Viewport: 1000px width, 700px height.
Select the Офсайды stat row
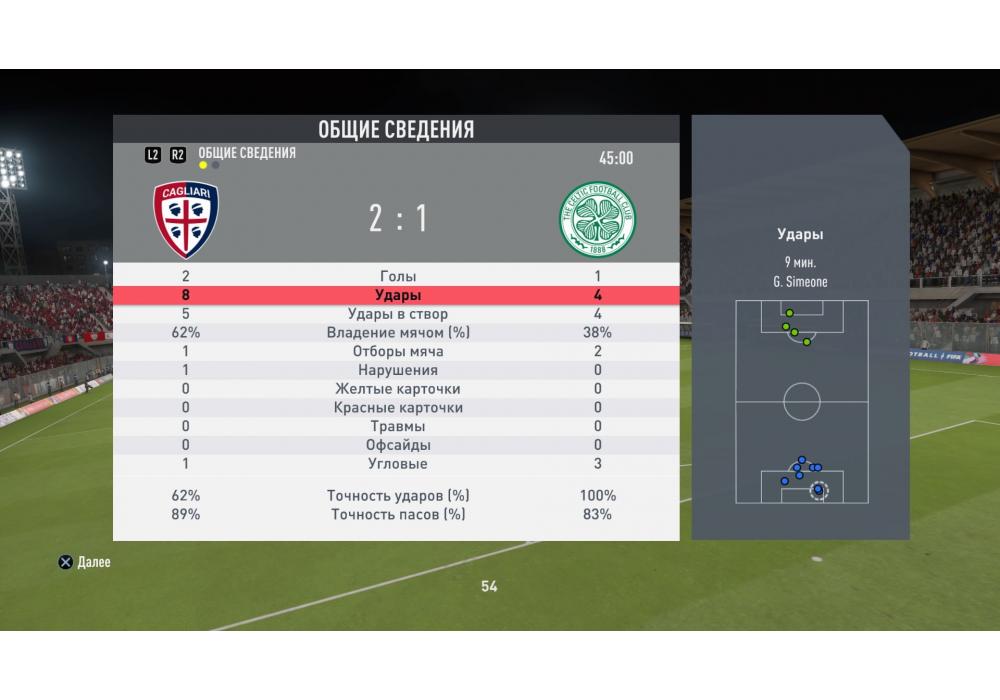pyautogui.click(x=398, y=445)
